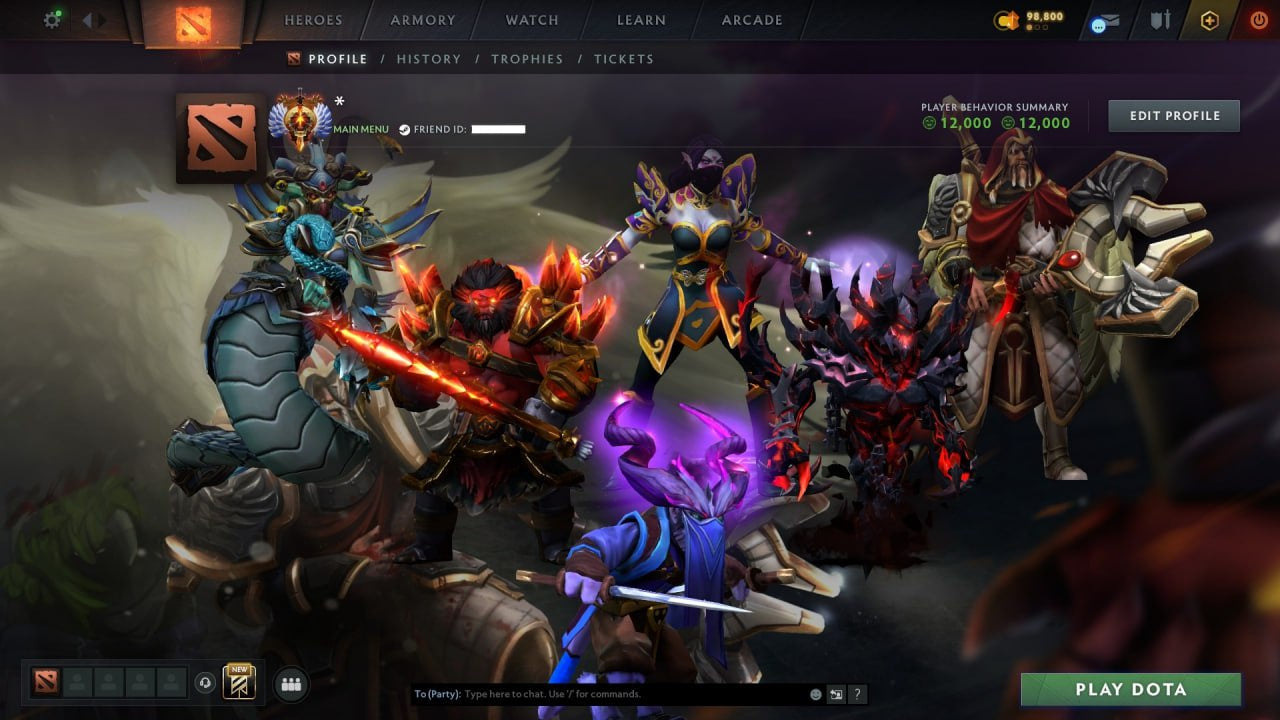Quit the game using the power icon

(x=1258, y=20)
